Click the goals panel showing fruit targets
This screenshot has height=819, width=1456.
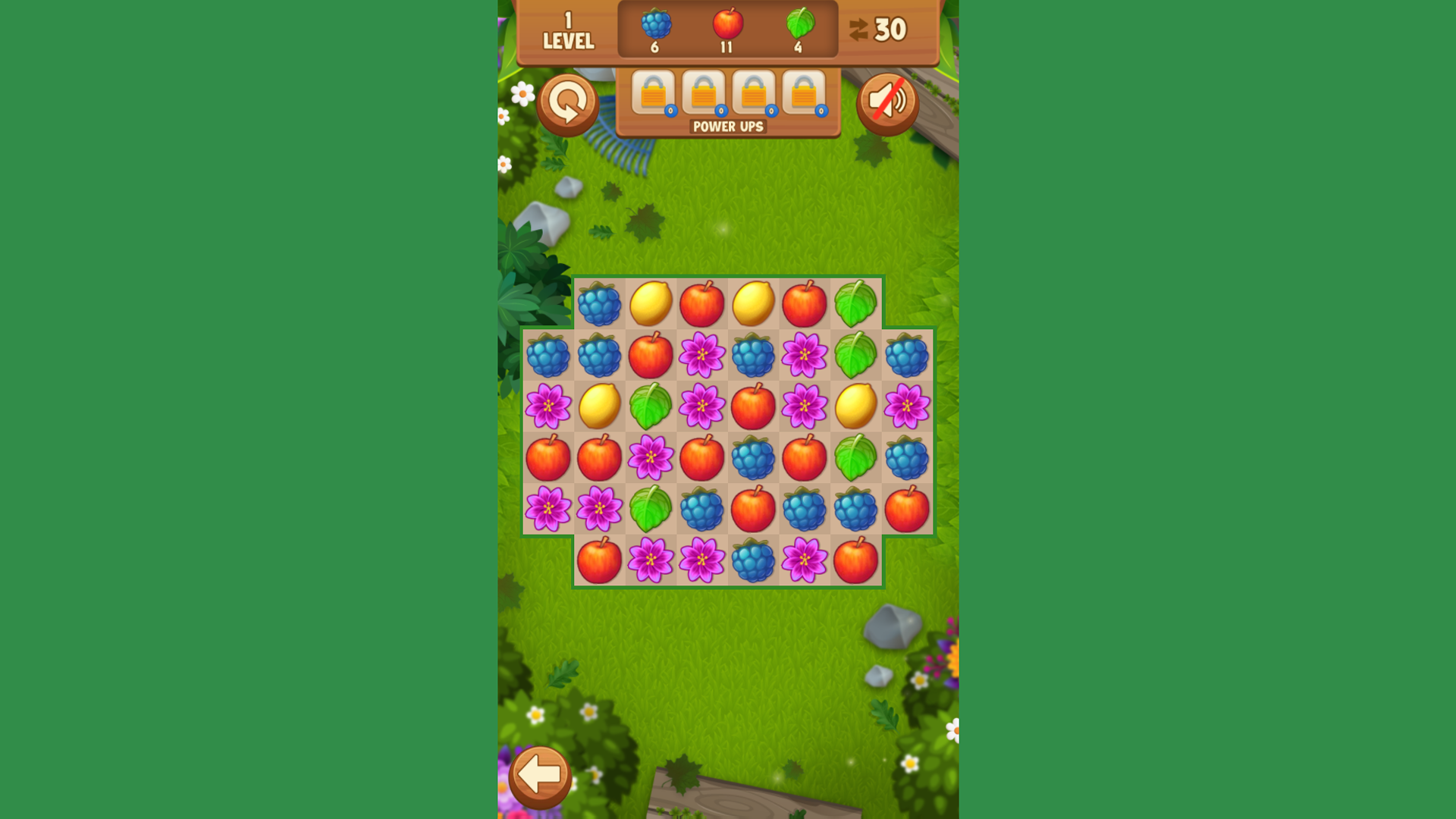pyautogui.click(x=726, y=30)
